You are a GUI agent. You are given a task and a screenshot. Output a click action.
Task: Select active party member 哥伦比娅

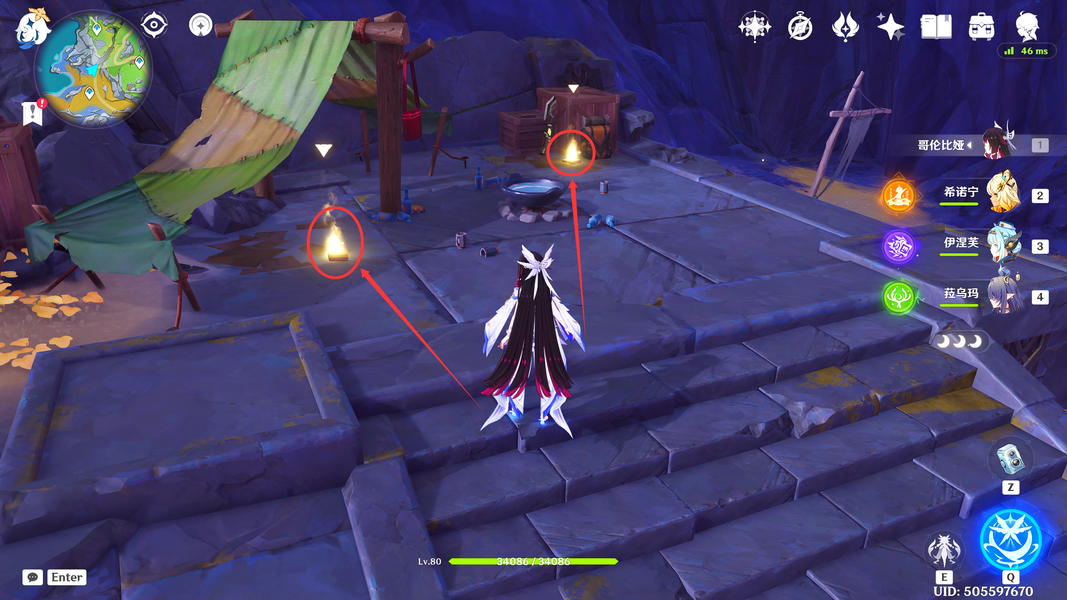click(x=998, y=144)
